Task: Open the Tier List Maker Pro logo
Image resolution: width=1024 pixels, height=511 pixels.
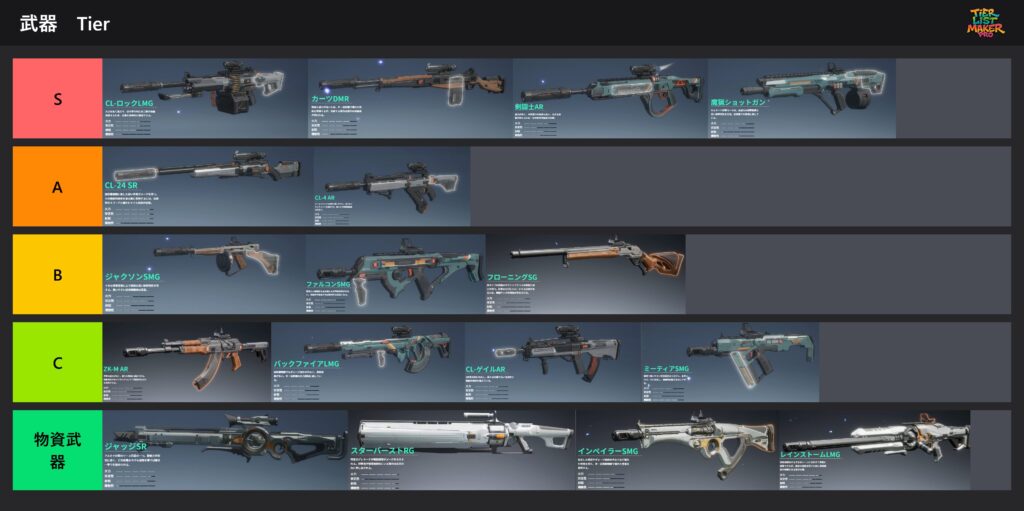Action: click(986, 23)
